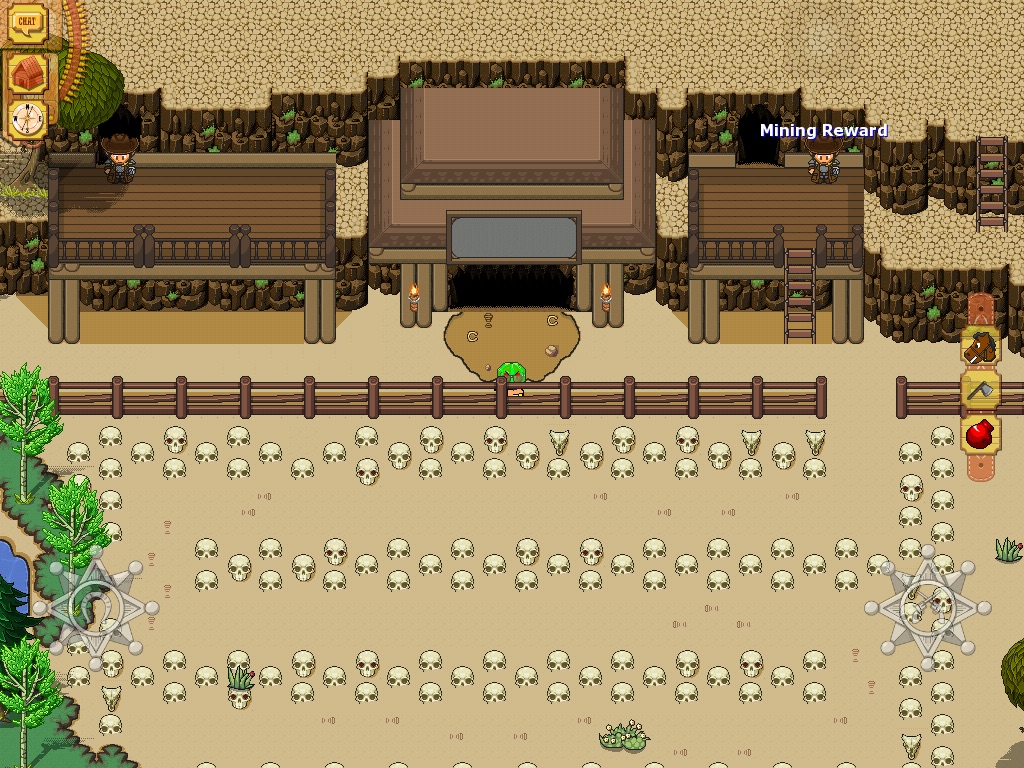Screen dimensions: 1024x768
Task: Open the compass map icon
Action: 28,120
